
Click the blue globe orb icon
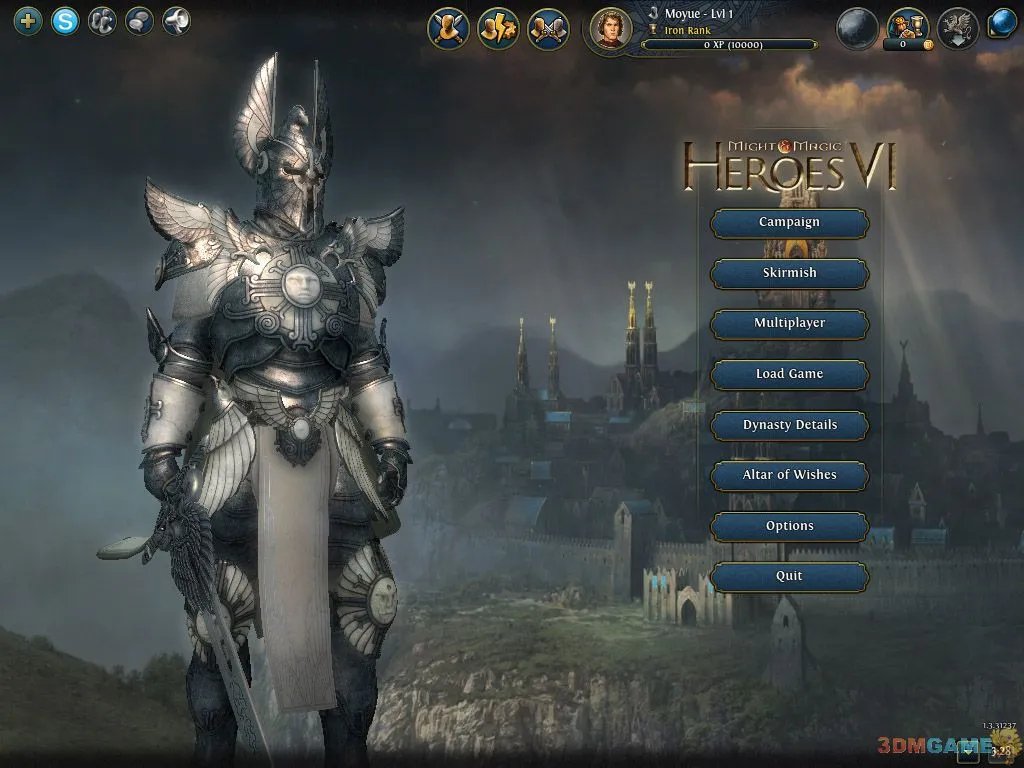1002,24
